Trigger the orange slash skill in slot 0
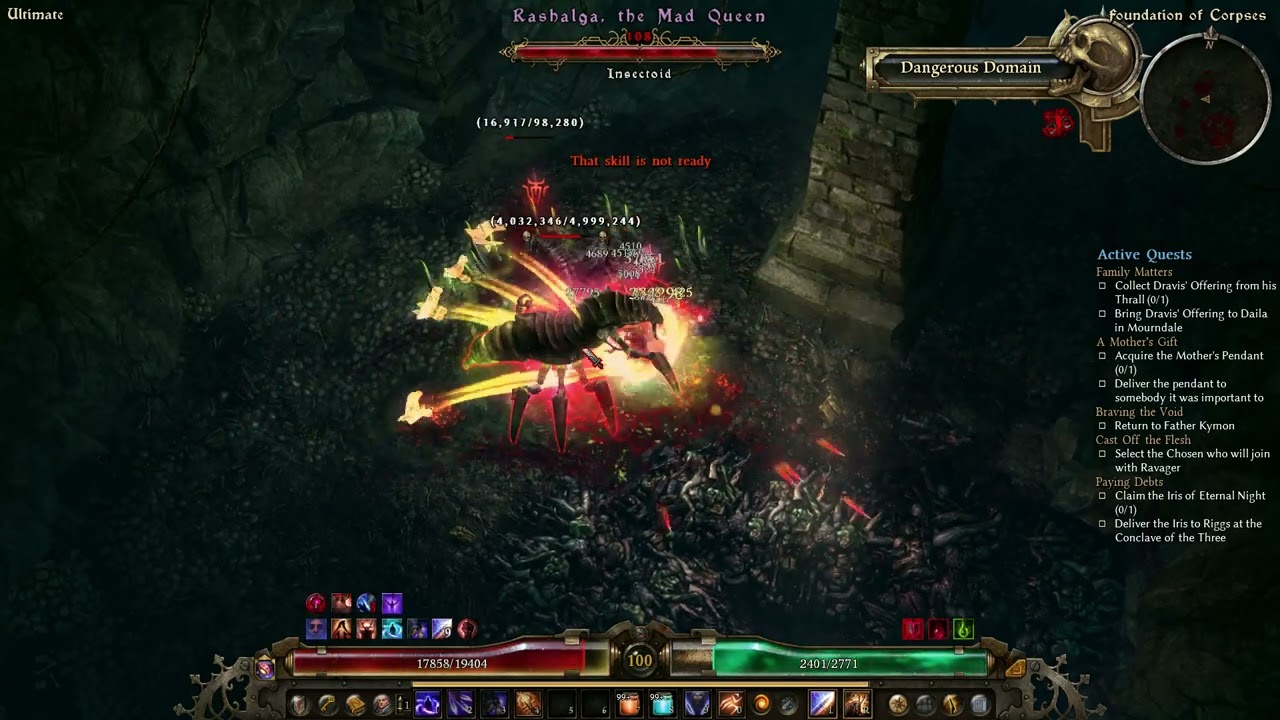 (730, 704)
